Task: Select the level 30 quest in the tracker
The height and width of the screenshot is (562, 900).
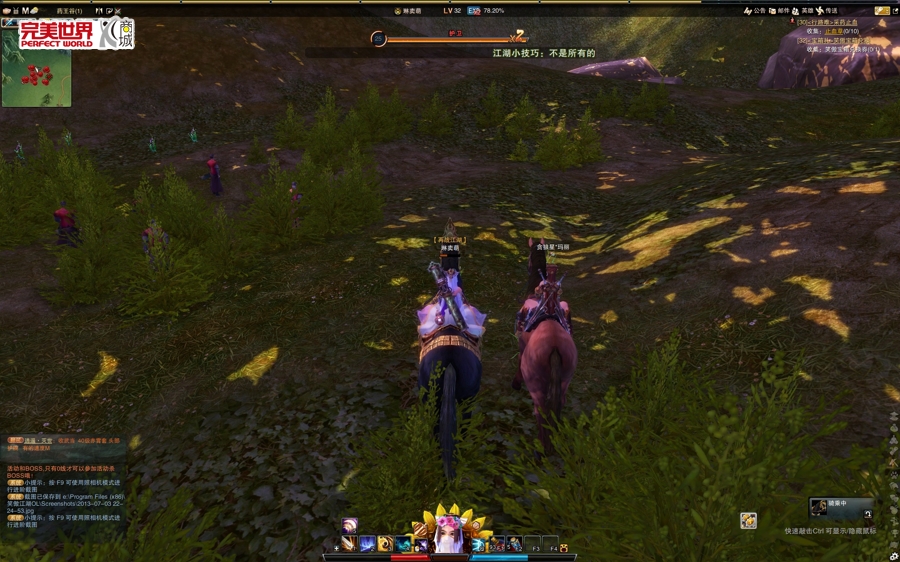Action: pyautogui.click(x=829, y=22)
